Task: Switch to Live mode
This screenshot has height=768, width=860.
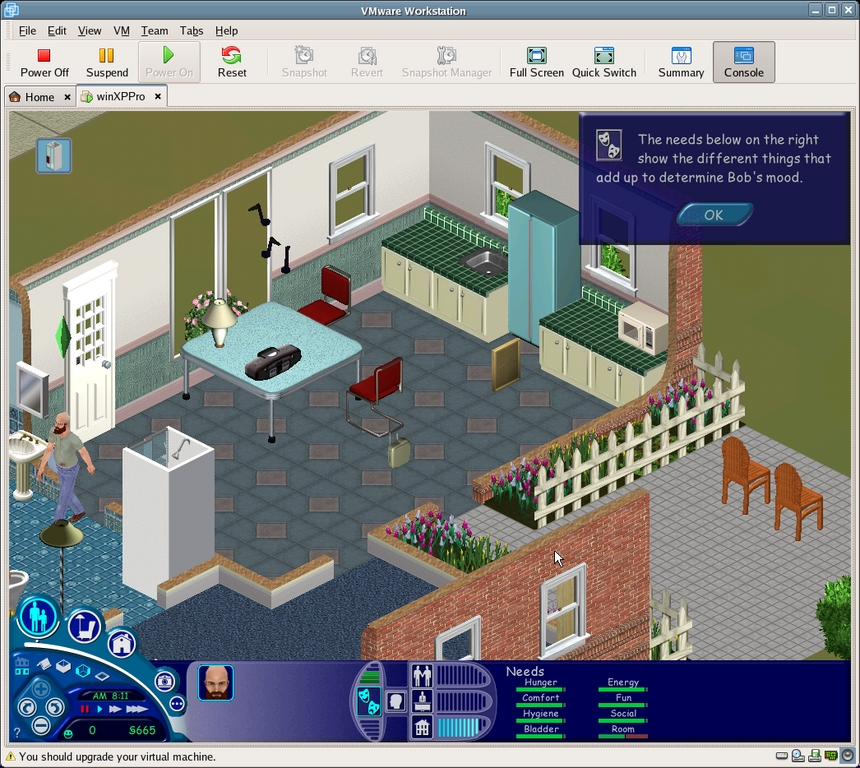Action: 37,616
